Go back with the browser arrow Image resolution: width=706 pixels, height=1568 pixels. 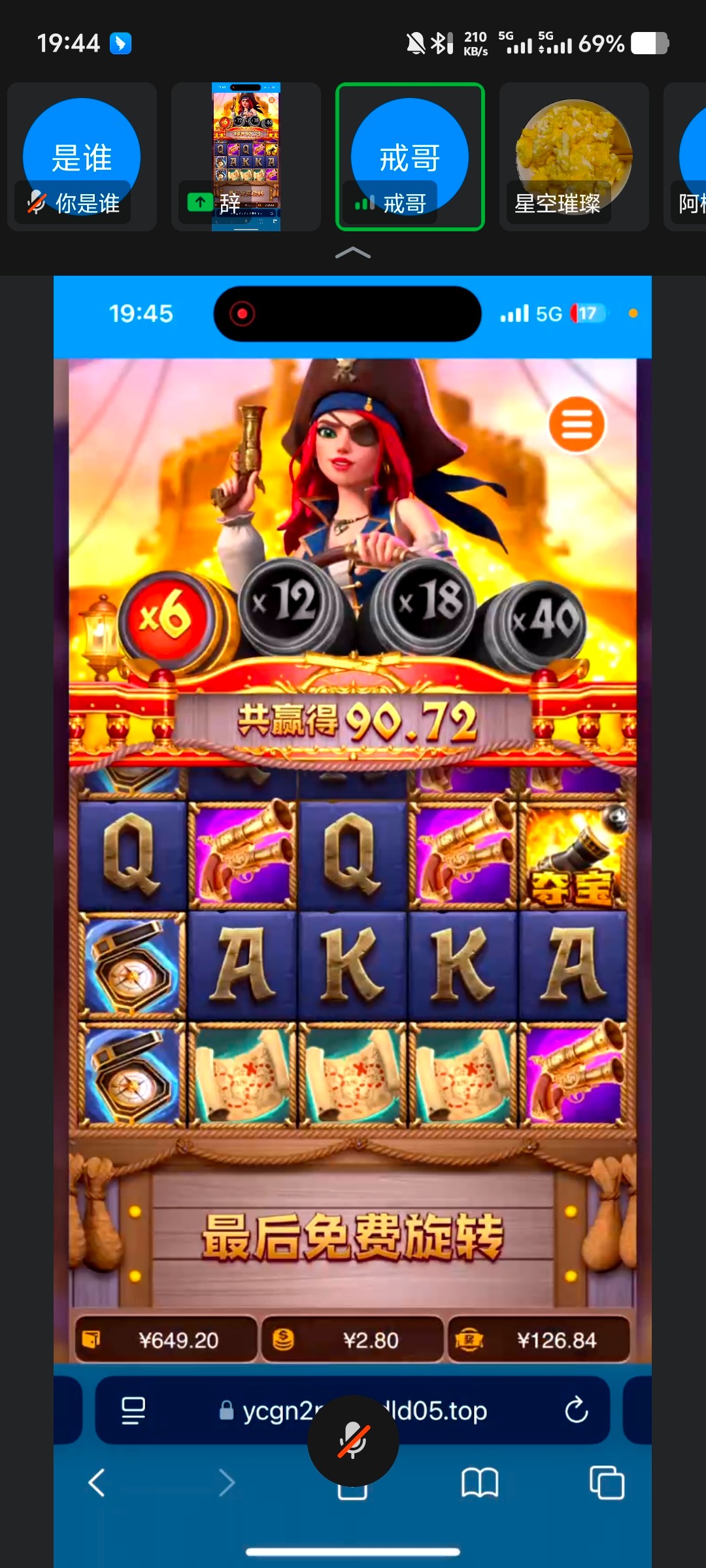pyautogui.click(x=97, y=1483)
